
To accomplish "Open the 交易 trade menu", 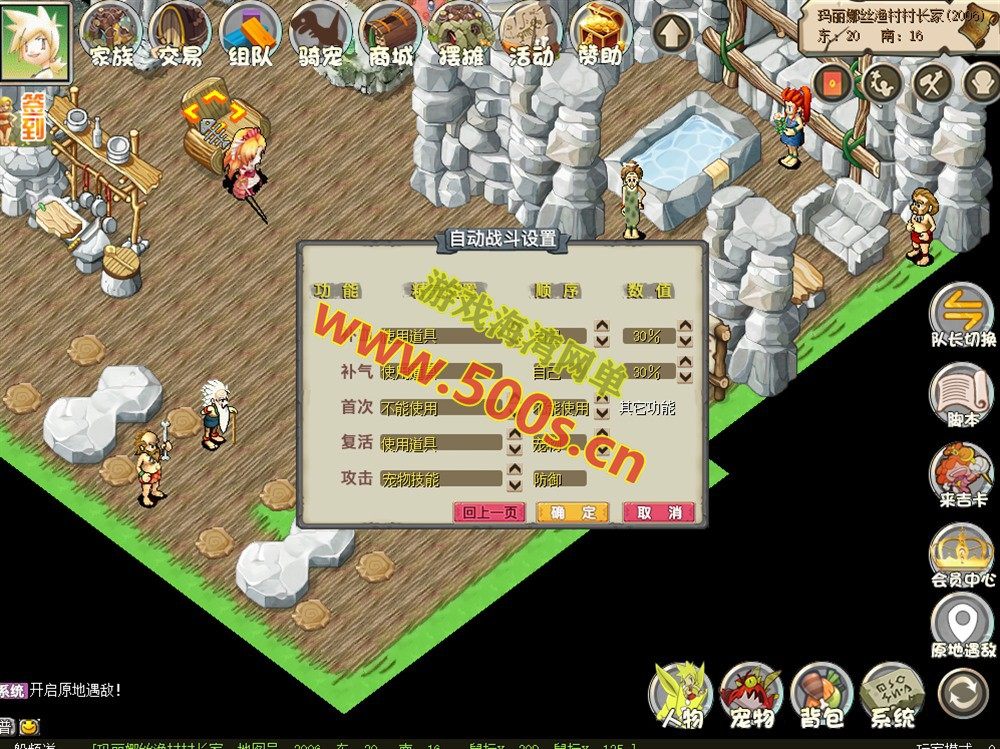I will 180,35.
